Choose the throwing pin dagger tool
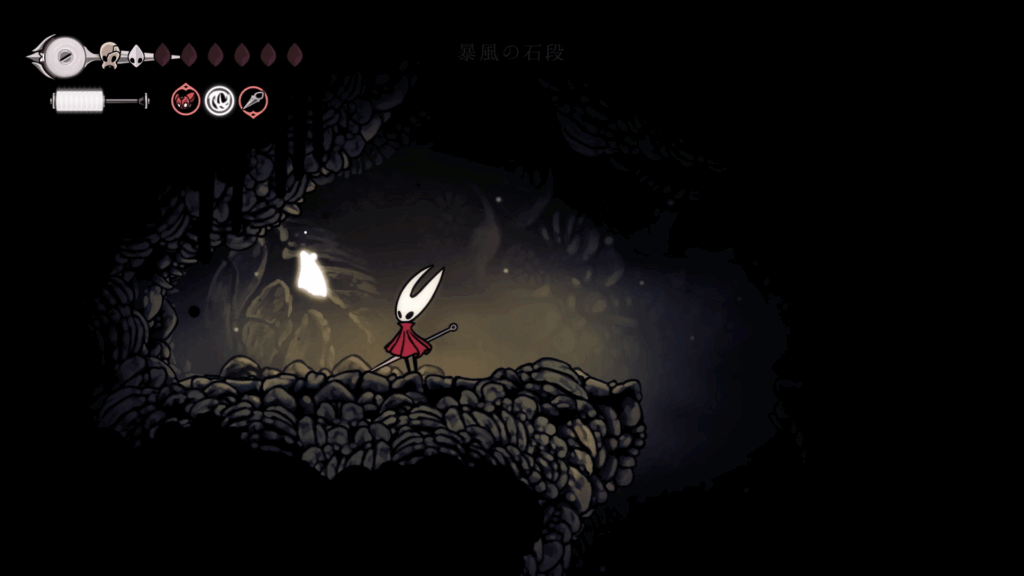Viewport: 1024px width, 576px height. [253, 100]
